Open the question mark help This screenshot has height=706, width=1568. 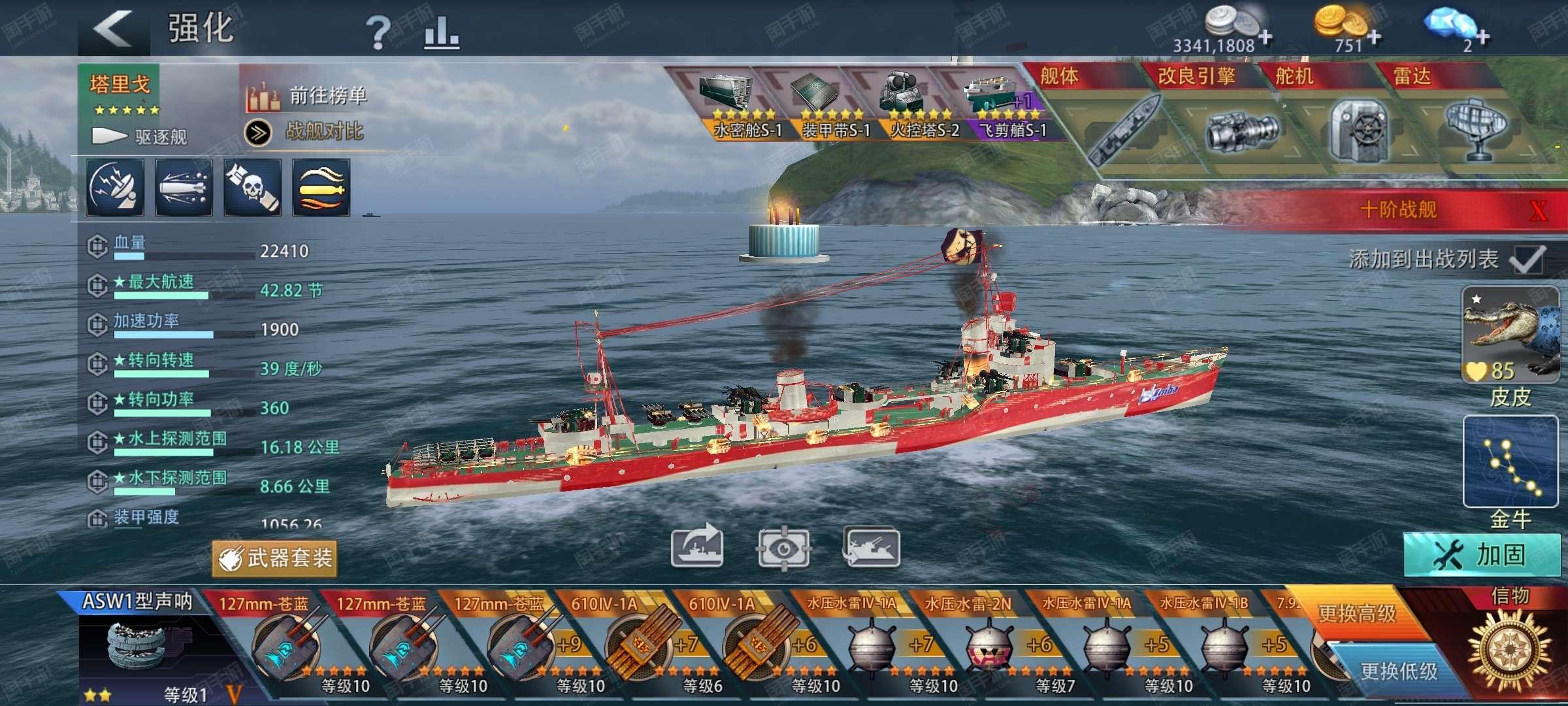click(377, 32)
